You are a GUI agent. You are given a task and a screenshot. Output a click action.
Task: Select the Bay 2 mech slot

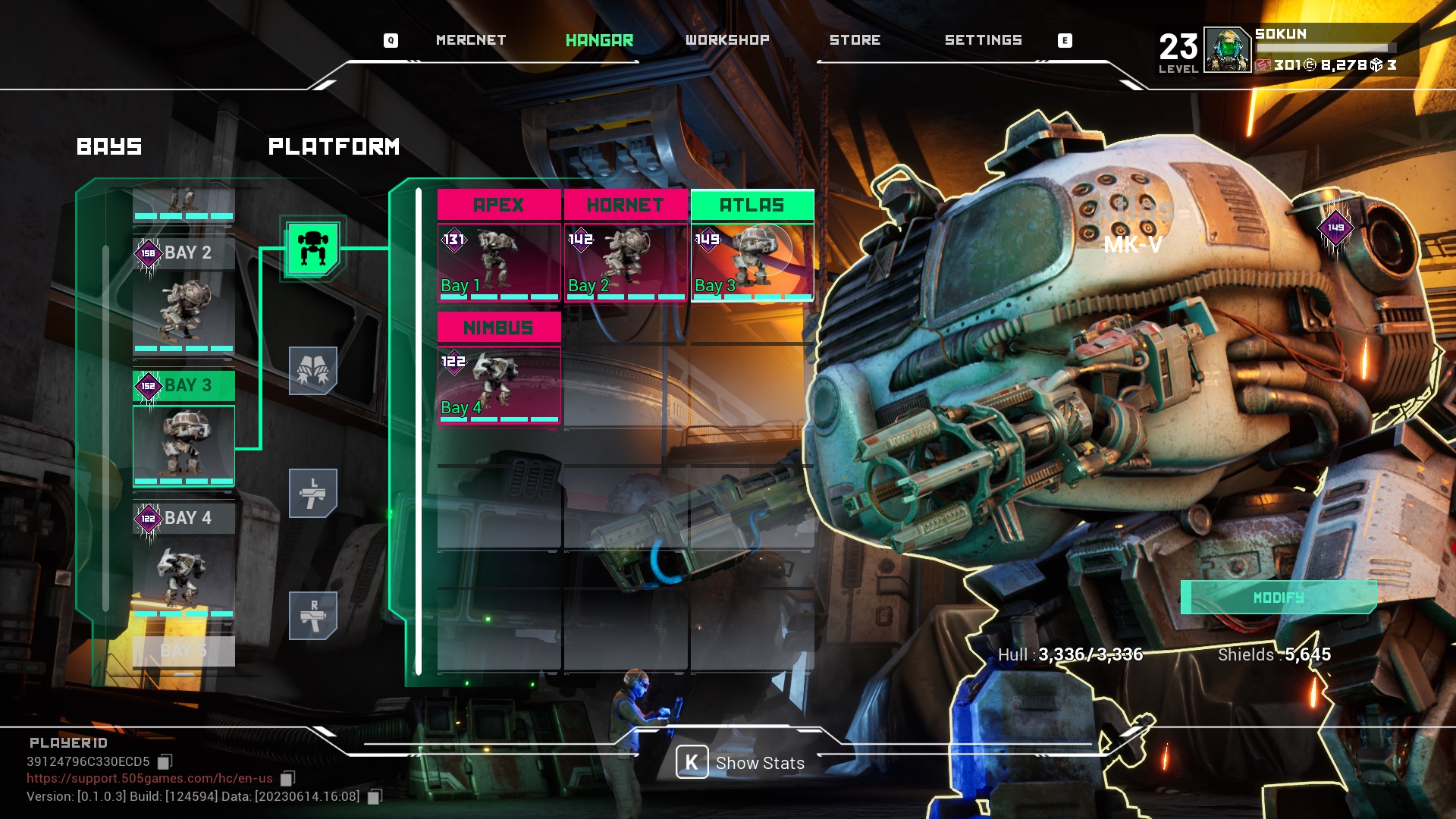pyautogui.click(x=184, y=300)
